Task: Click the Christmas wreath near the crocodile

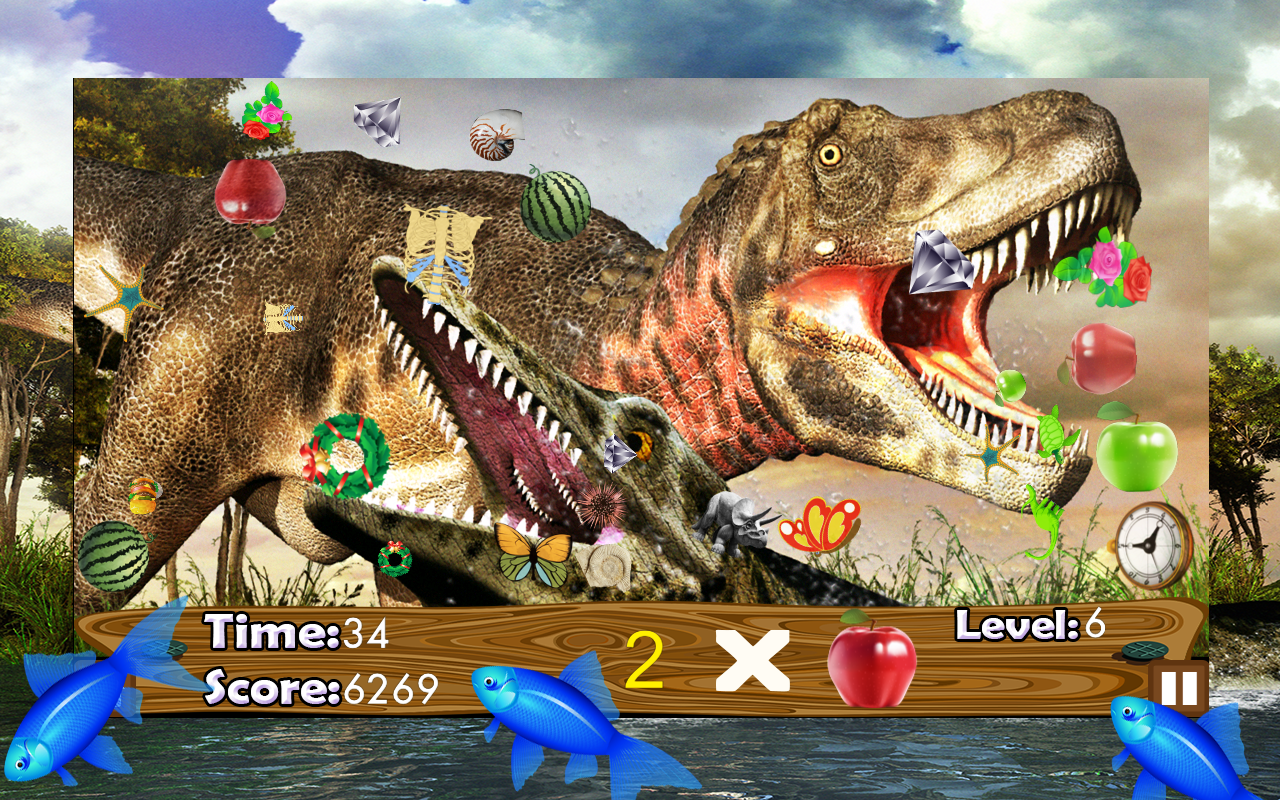Action: click(x=350, y=455)
